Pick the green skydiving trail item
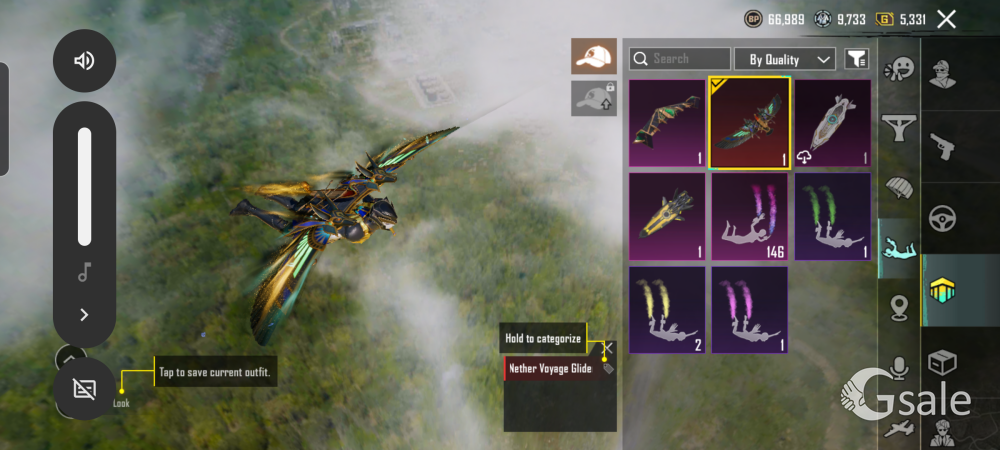 click(832, 217)
